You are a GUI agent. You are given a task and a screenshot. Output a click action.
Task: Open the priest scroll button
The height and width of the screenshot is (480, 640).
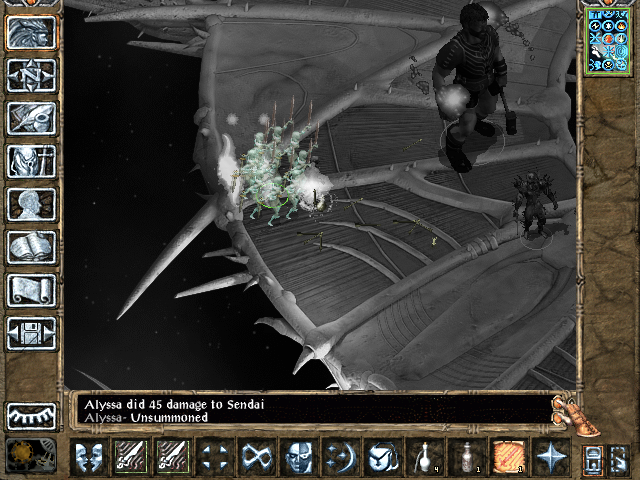(x=31, y=290)
